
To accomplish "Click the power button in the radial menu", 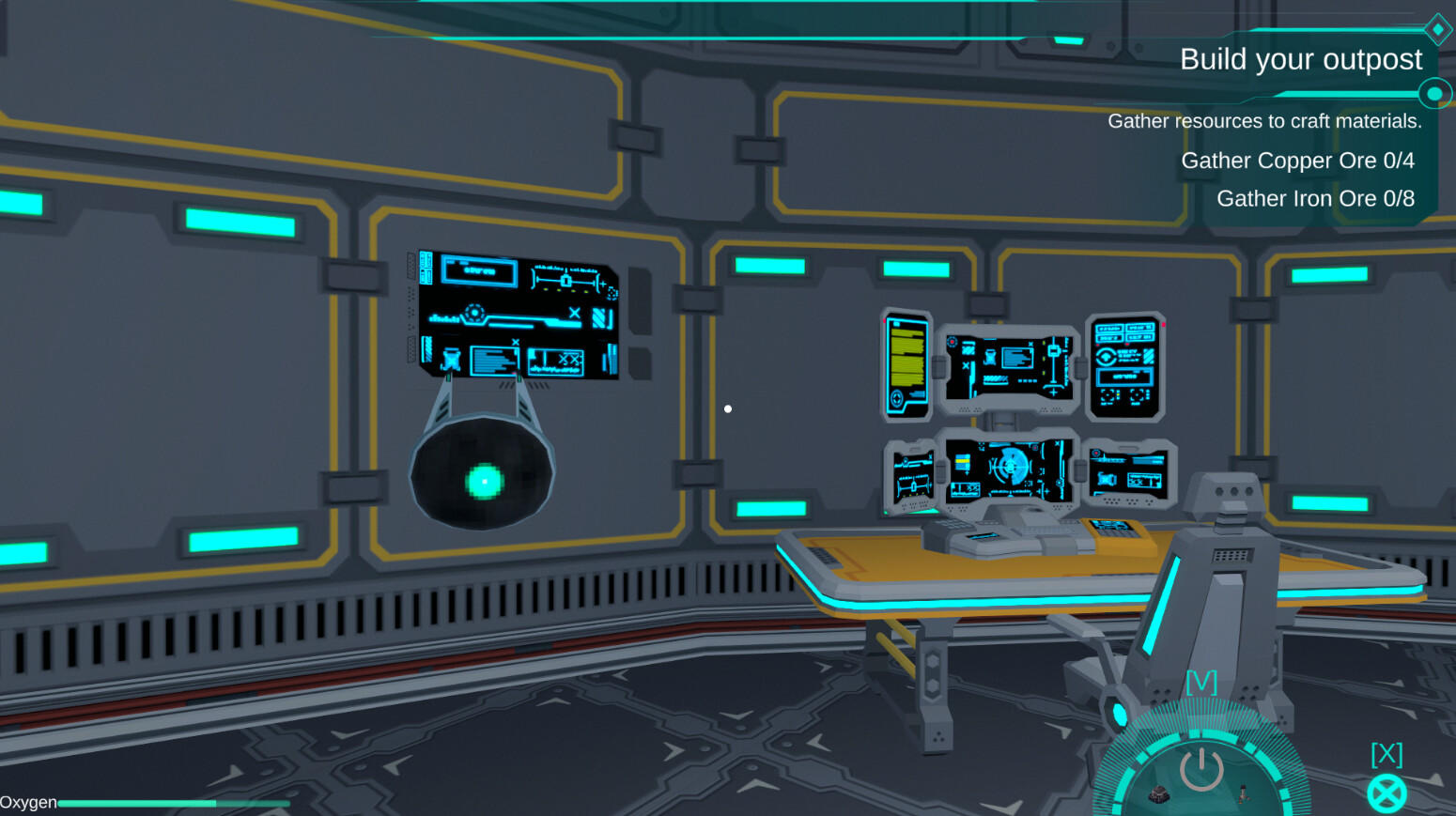I will (x=1202, y=768).
